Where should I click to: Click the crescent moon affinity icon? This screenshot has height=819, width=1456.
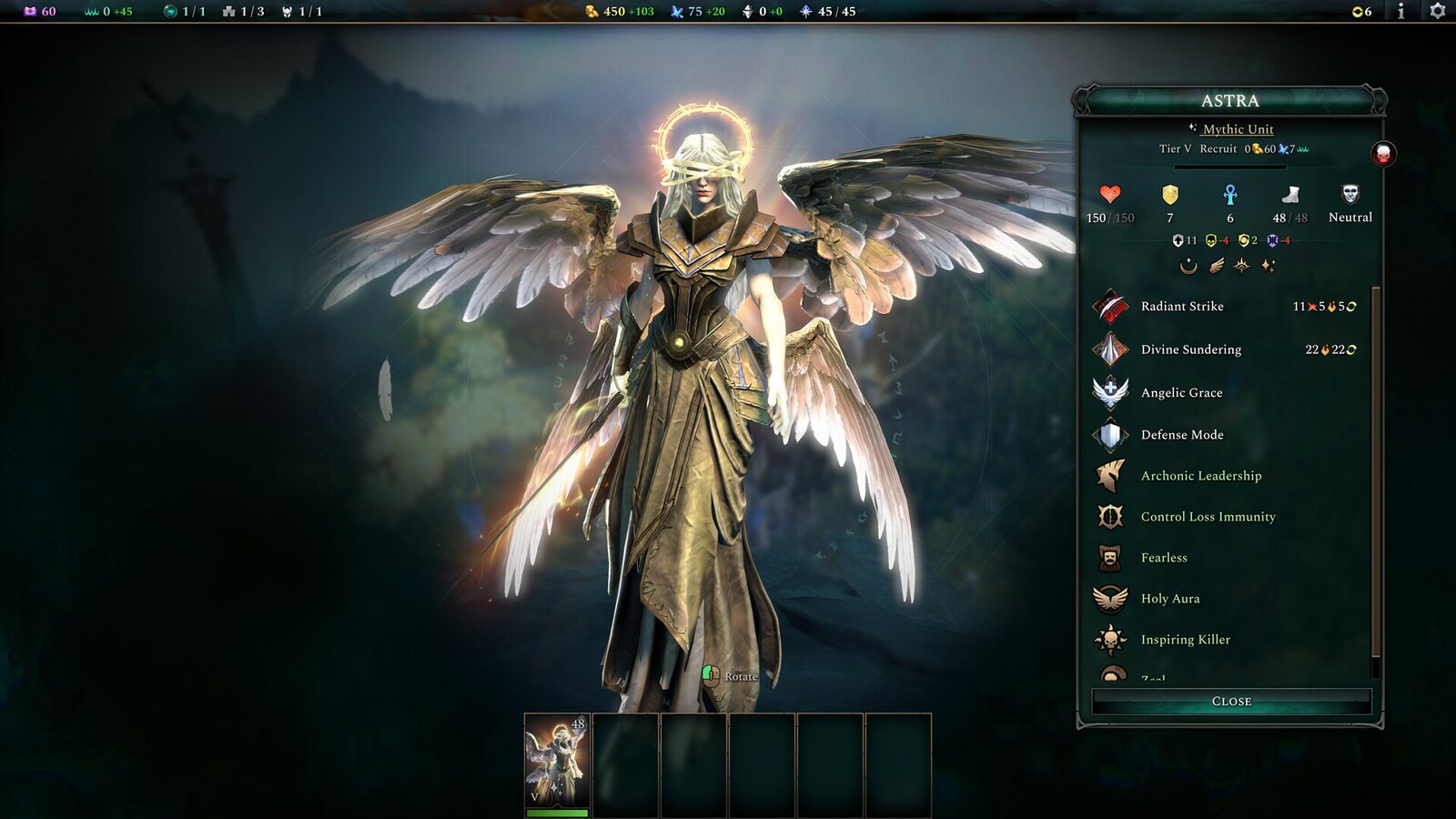[x=1188, y=267]
